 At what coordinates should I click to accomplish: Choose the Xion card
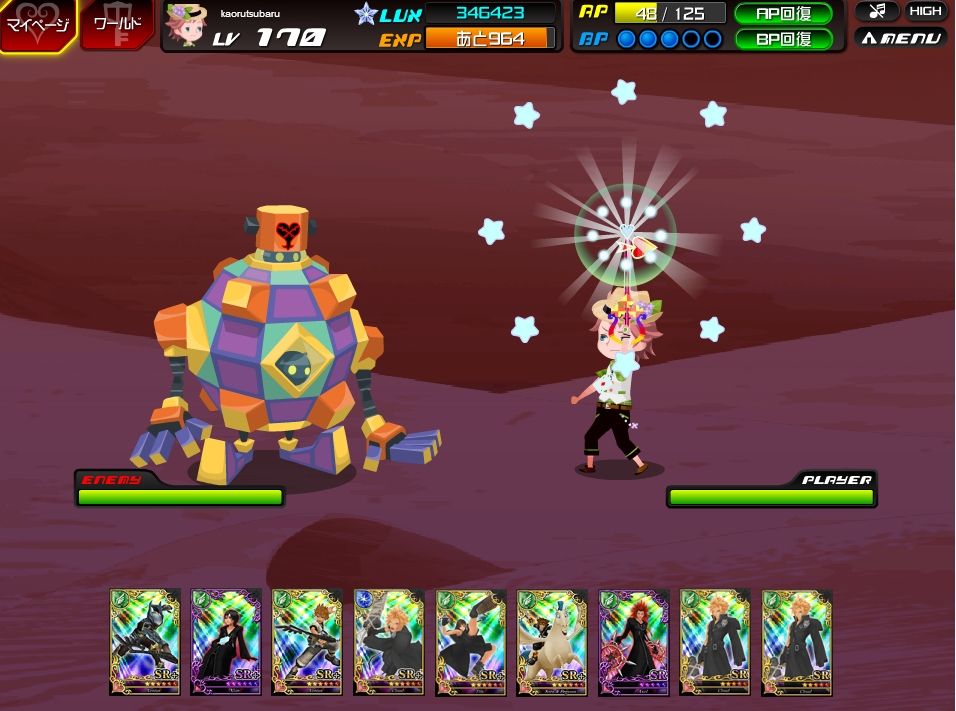click(x=226, y=641)
